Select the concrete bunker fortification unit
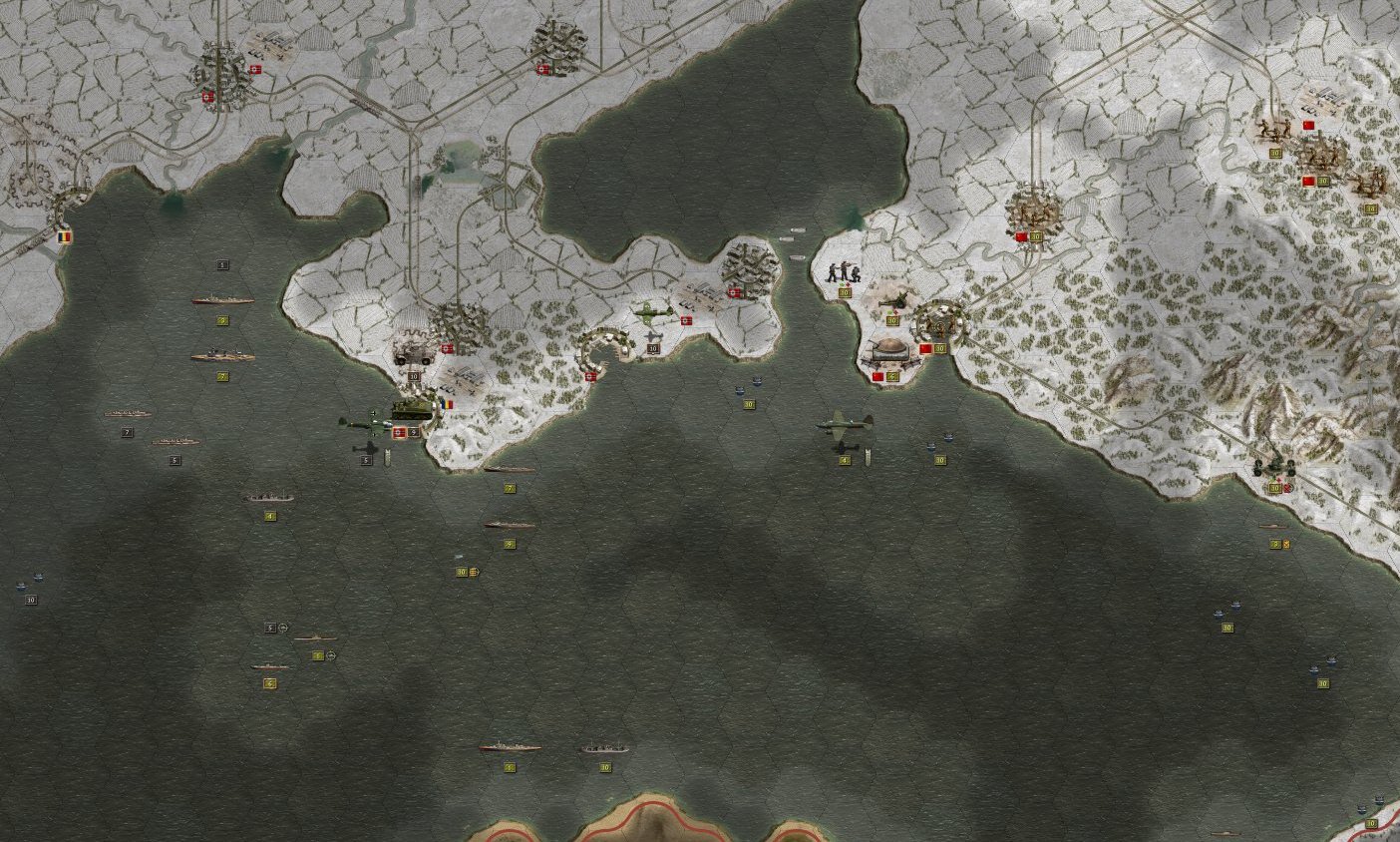The height and width of the screenshot is (842, 1400). tap(889, 351)
